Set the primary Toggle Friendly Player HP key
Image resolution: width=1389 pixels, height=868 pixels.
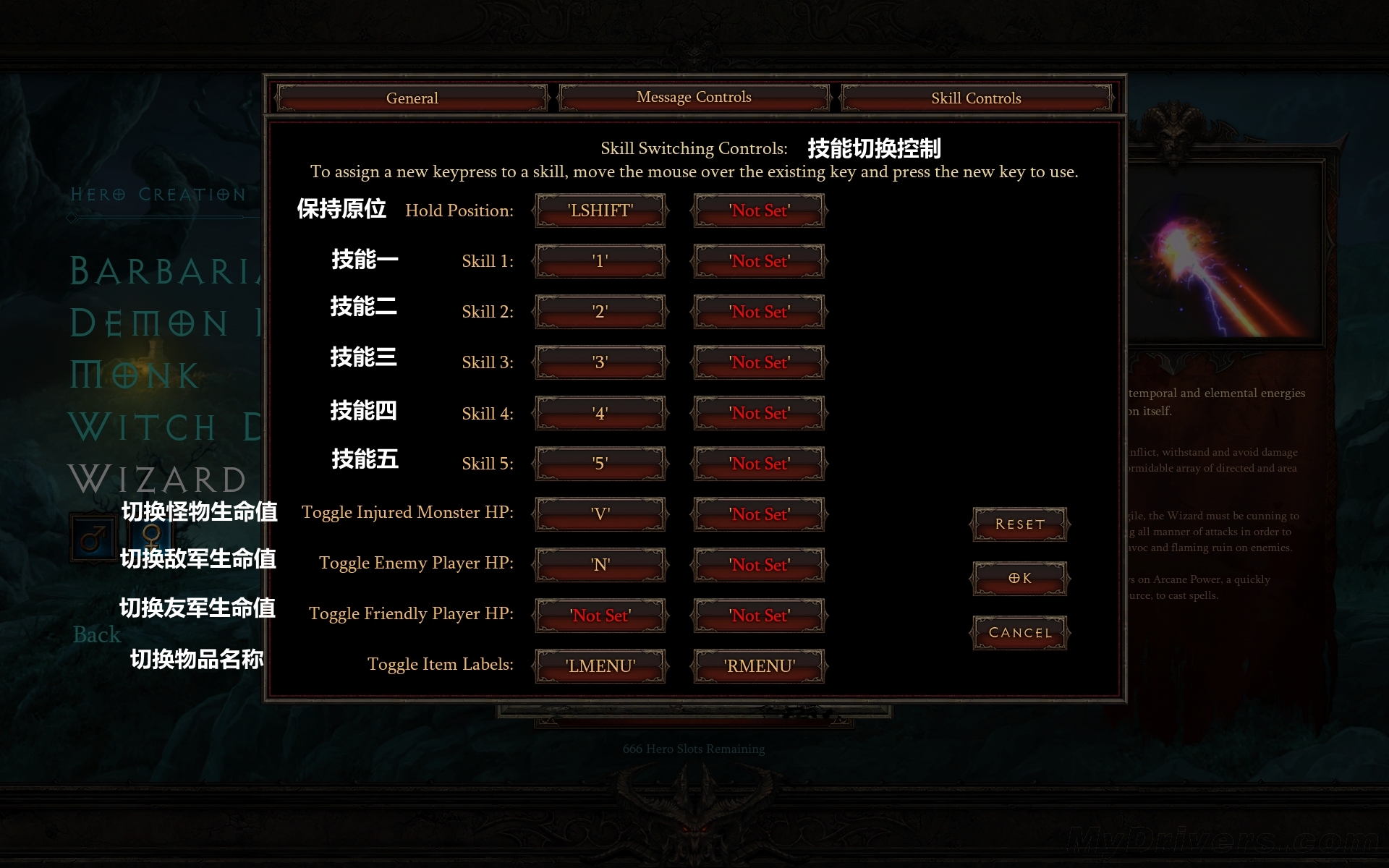coord(600,616)
